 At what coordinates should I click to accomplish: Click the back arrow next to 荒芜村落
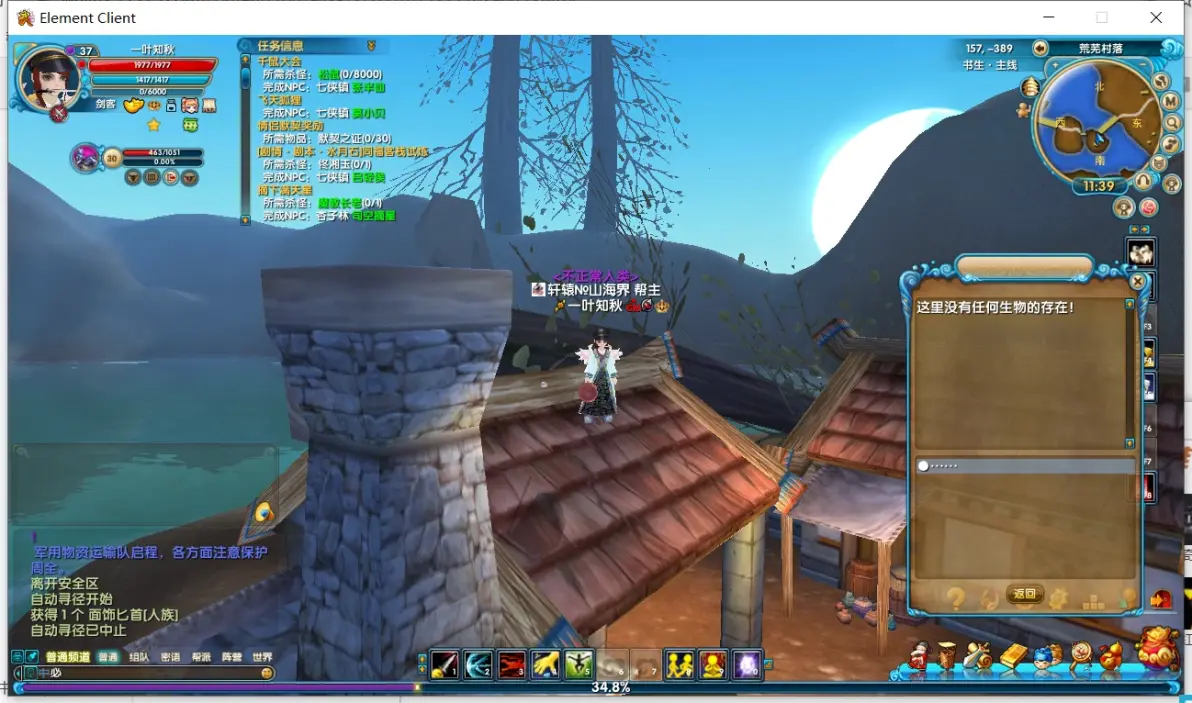click(x=1040, y=48)
